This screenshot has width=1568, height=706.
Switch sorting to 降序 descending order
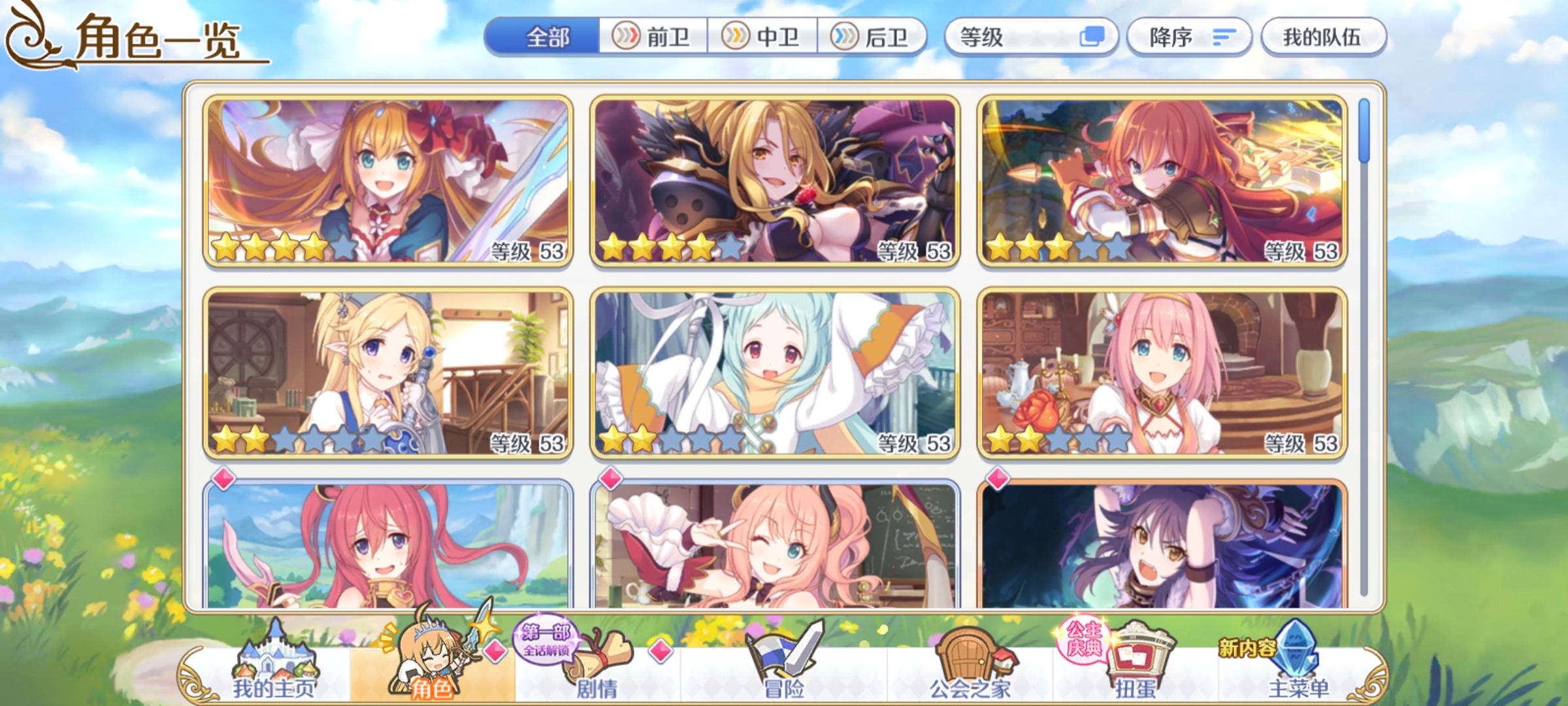pos(1190,37)
